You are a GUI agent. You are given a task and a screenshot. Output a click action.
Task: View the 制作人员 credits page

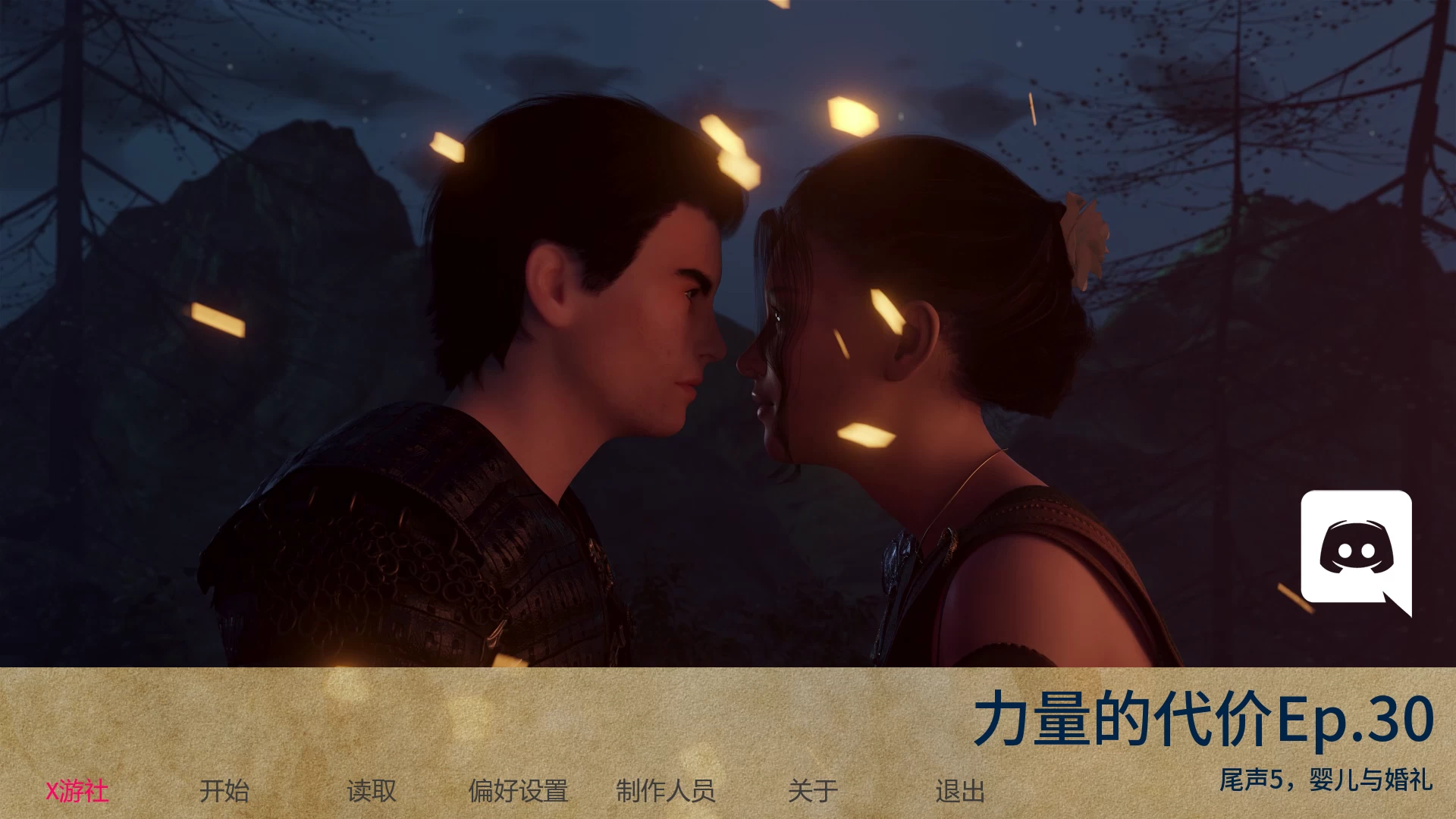pyautogui.click(x=668, y=791)
